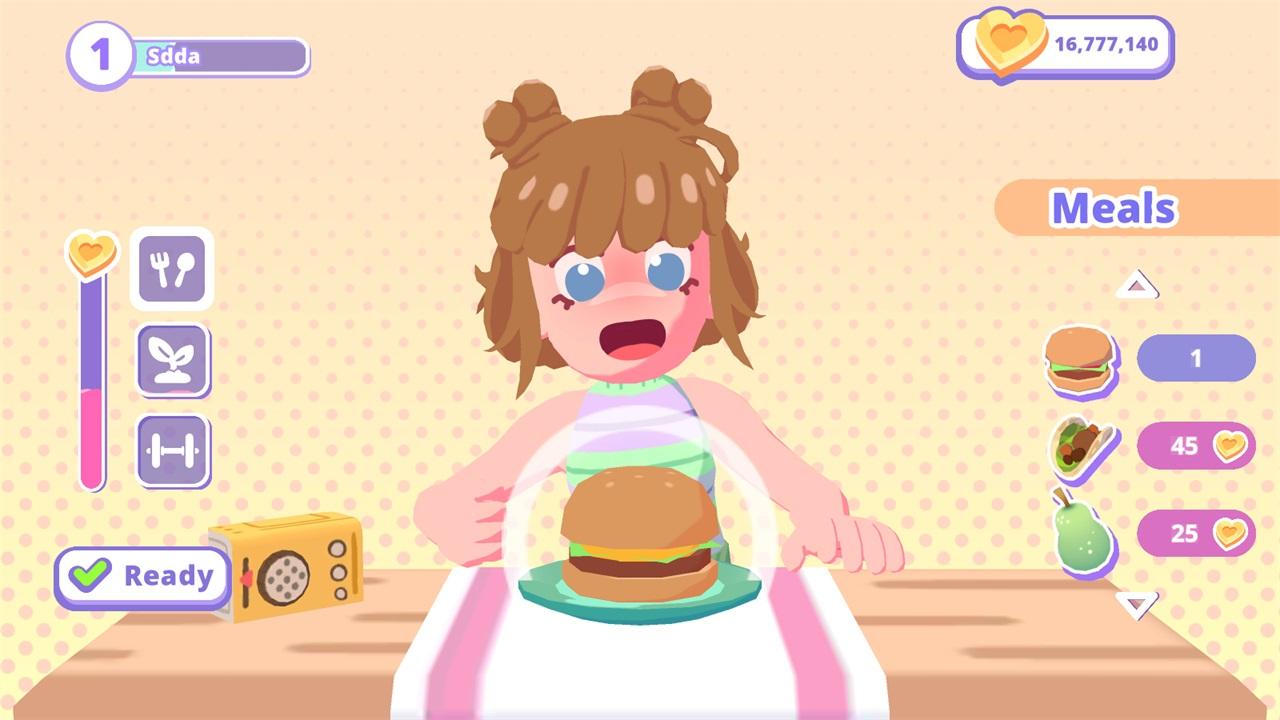Toggle the green checkmark on Ready
Image resolution: width=1280 pixels, height=720 pixels.
(x=91, y=575)
